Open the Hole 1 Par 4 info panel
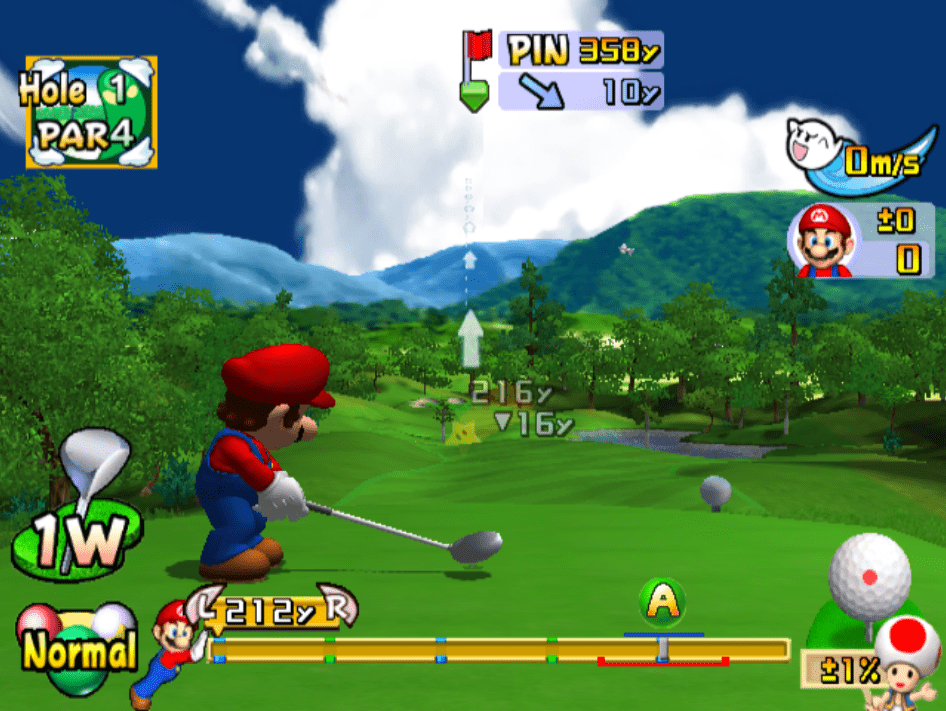The width and height of the screenshot is (946, 711). coord(91,111)
